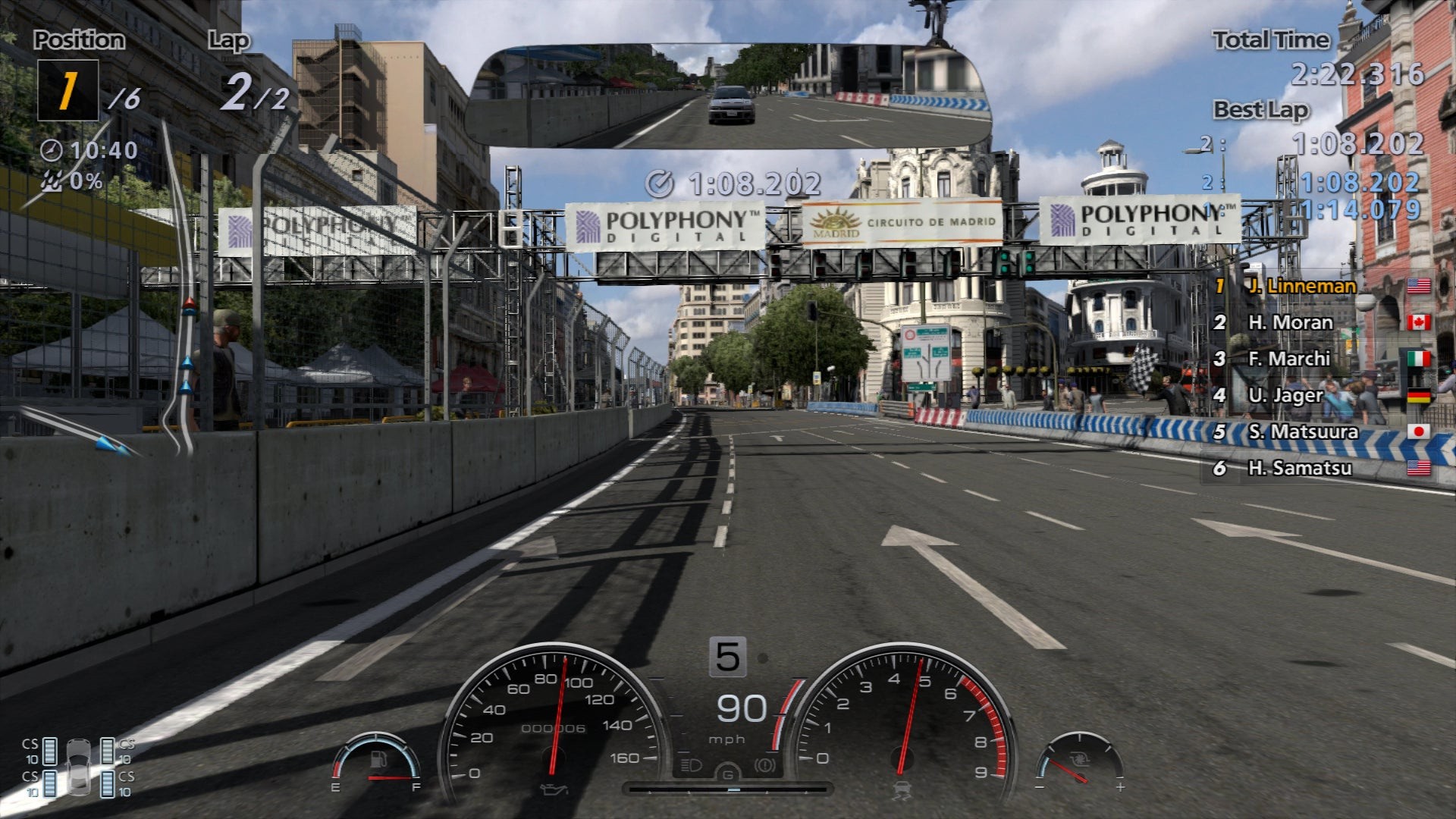Click H. Samatsu in the standings list

tap(1299, 468)
